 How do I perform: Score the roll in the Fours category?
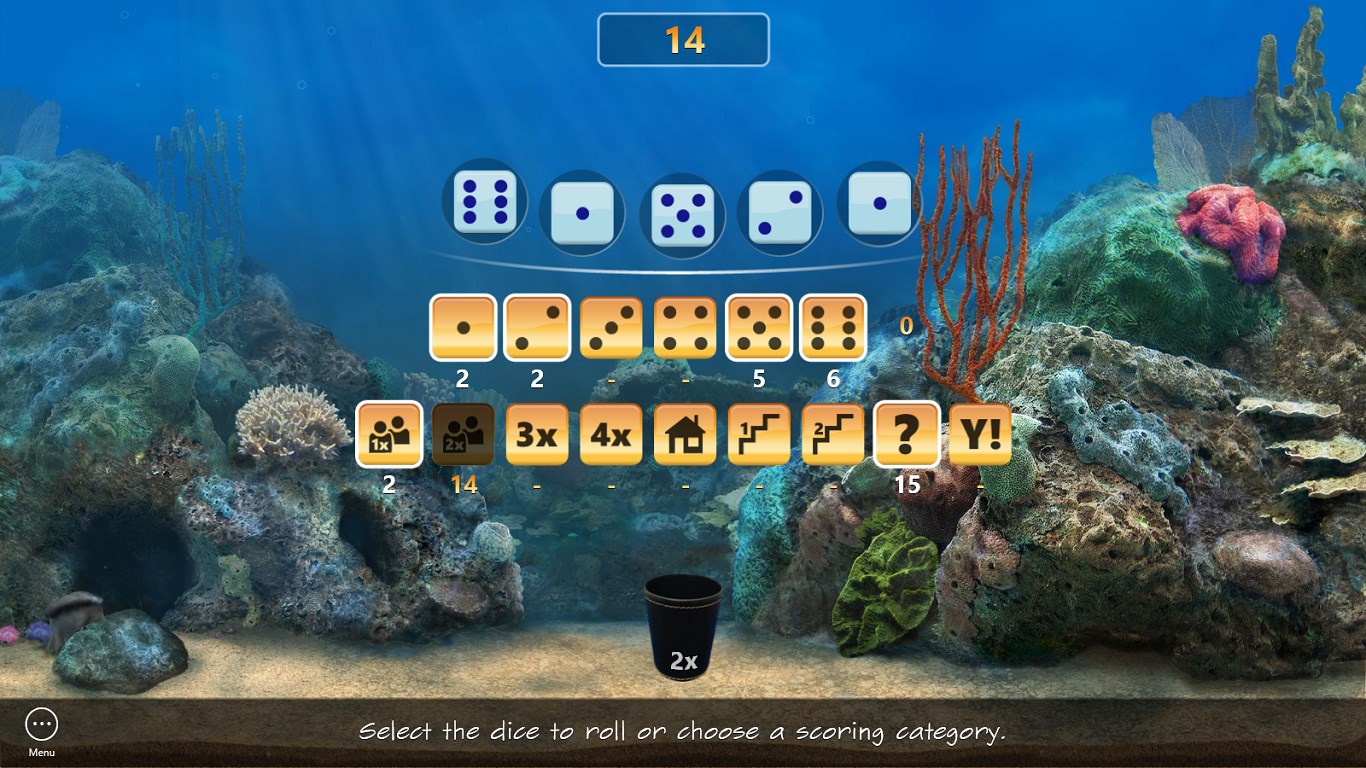point(685,327)
